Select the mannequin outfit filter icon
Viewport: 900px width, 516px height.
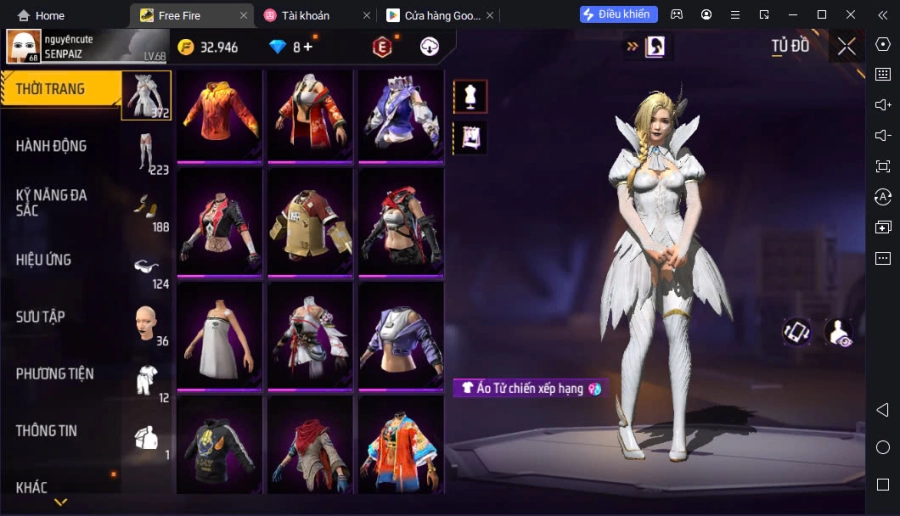tap(470, 96)
